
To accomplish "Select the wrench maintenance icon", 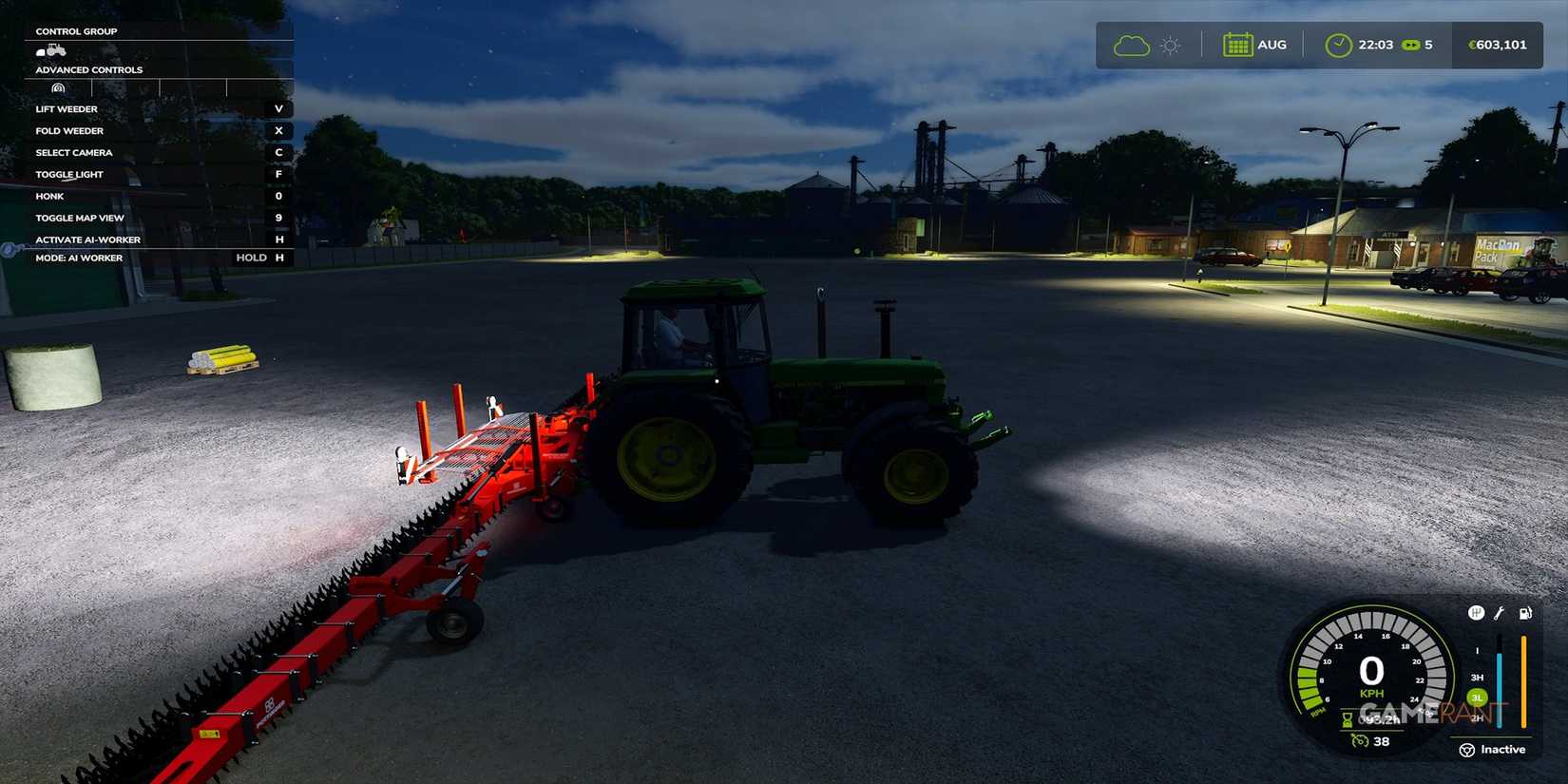I will 1500,613.
